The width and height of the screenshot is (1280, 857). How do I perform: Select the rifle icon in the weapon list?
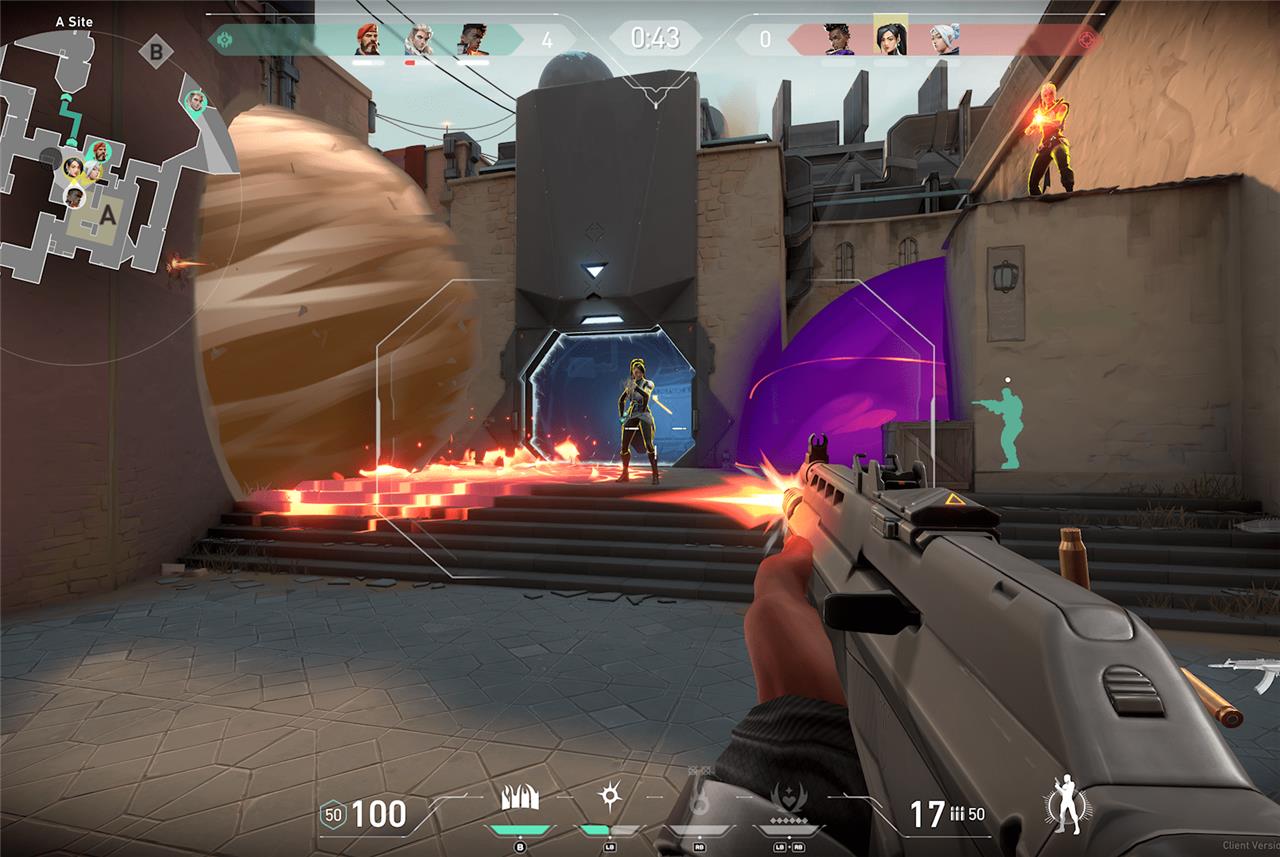(x=1243, y=676)
